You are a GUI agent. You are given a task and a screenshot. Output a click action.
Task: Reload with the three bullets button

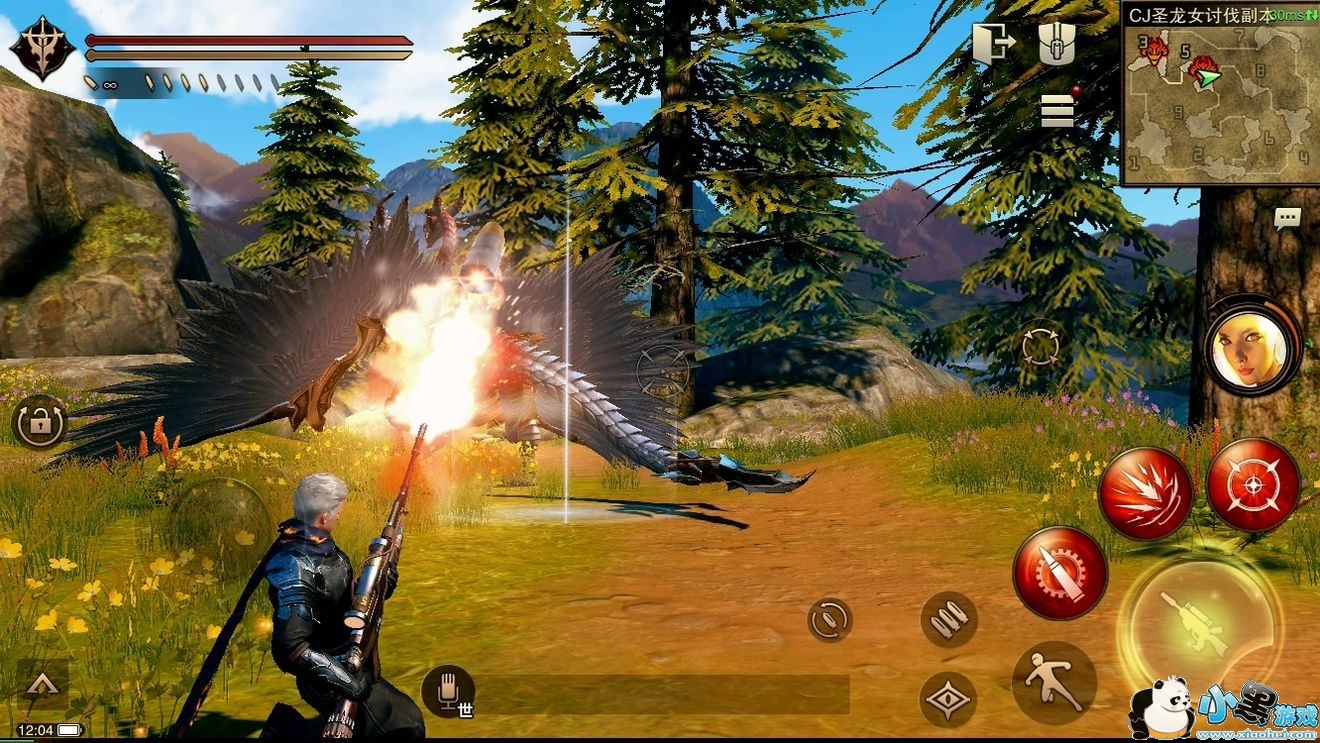[x=948, y=620]
